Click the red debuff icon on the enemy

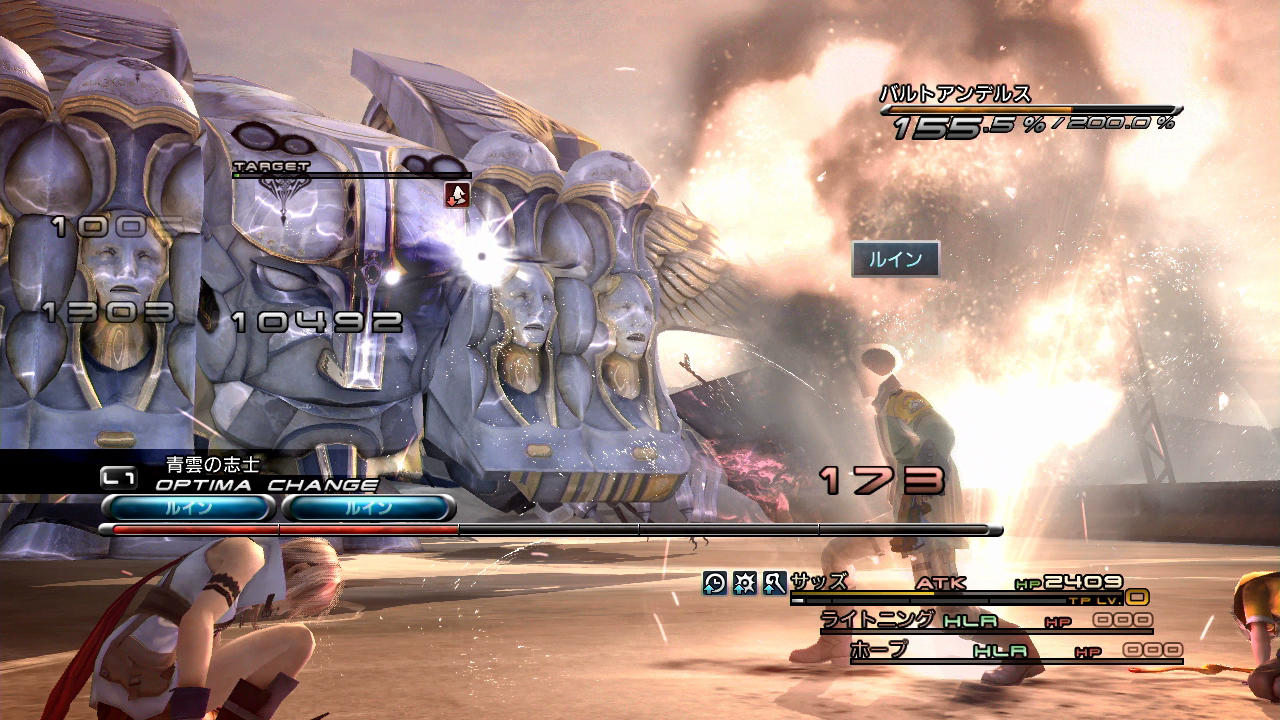coord(457,195)
